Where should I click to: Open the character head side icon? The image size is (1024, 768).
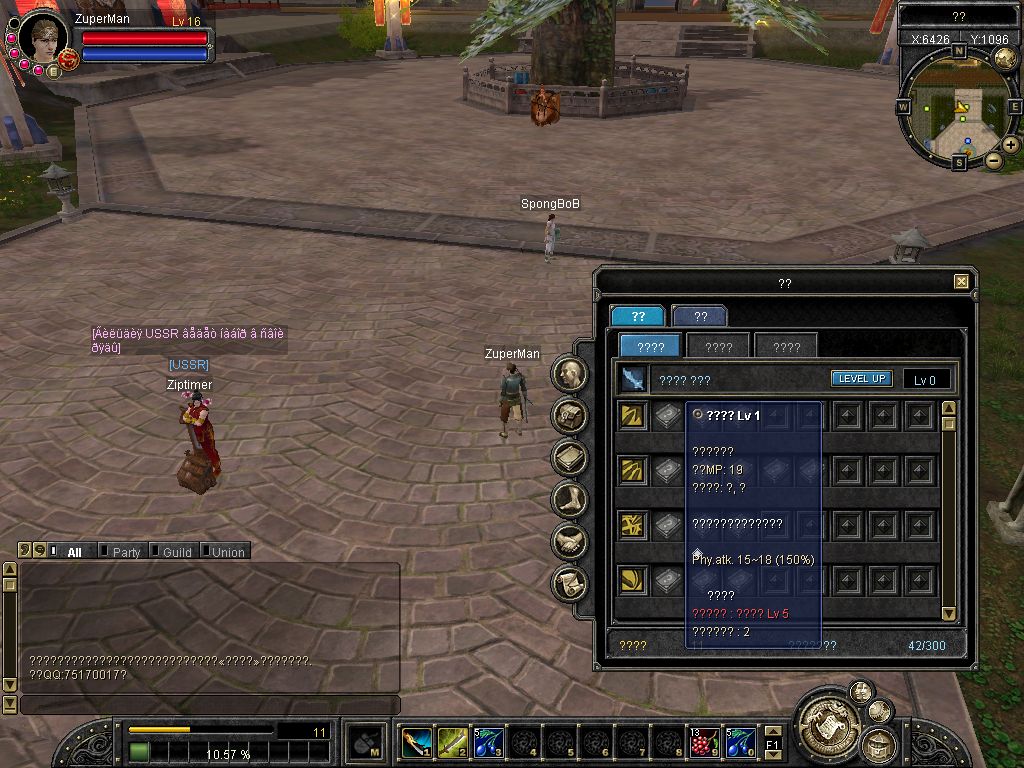571,374
